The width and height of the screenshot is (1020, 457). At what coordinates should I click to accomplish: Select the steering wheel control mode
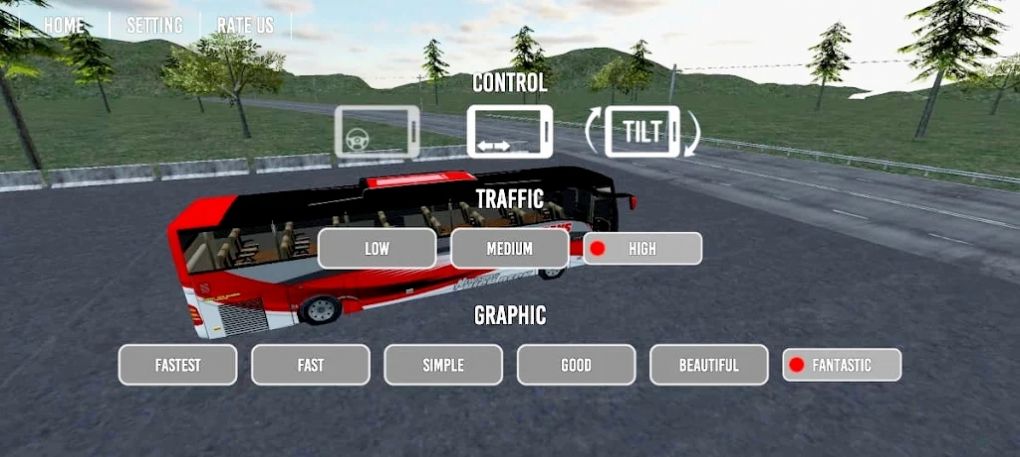[377, 133]
